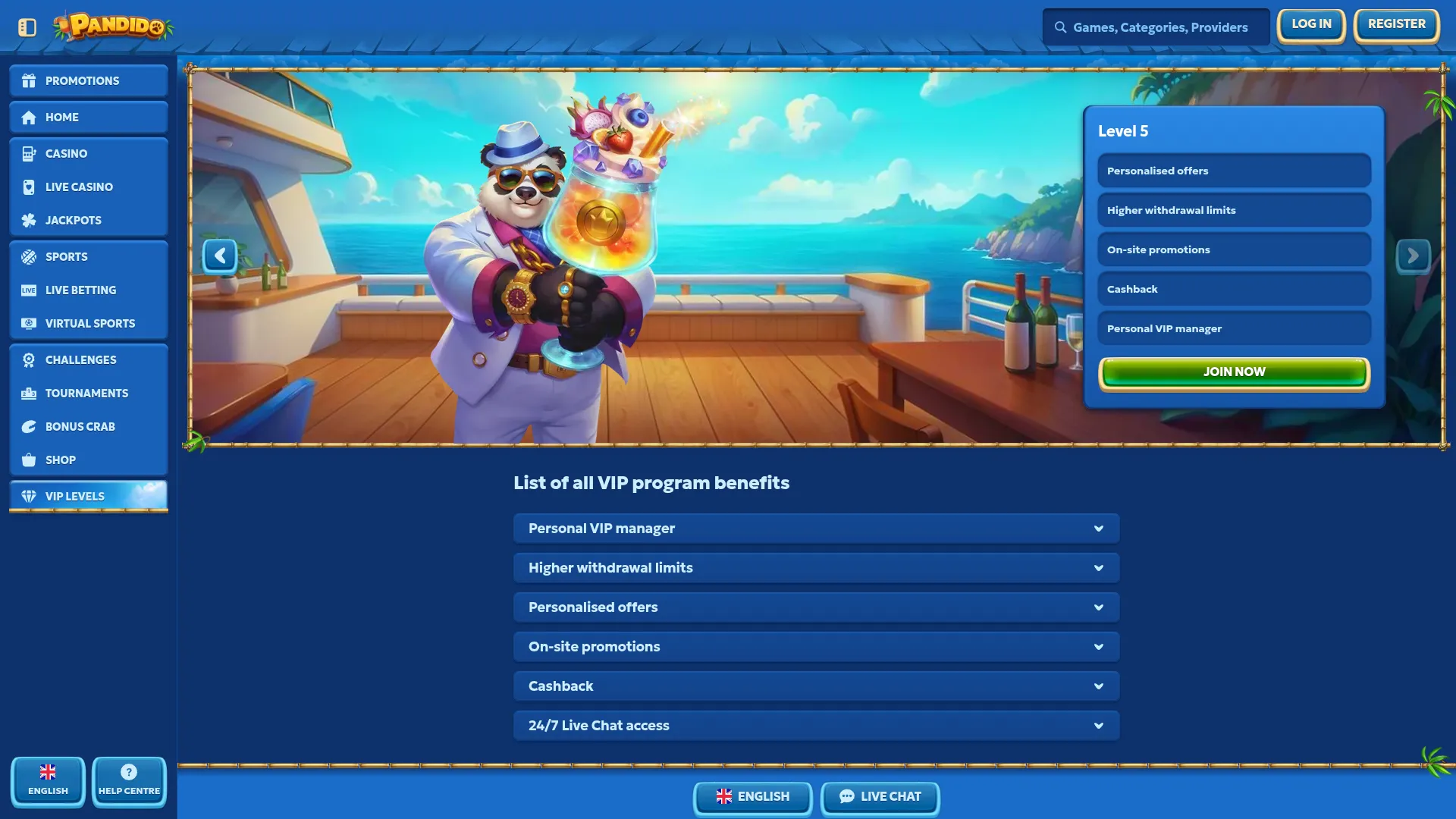Expand the 24/7 Live Chat access row
The height and width of the screenshot is (819, 1456).
(x=816, y=726)
